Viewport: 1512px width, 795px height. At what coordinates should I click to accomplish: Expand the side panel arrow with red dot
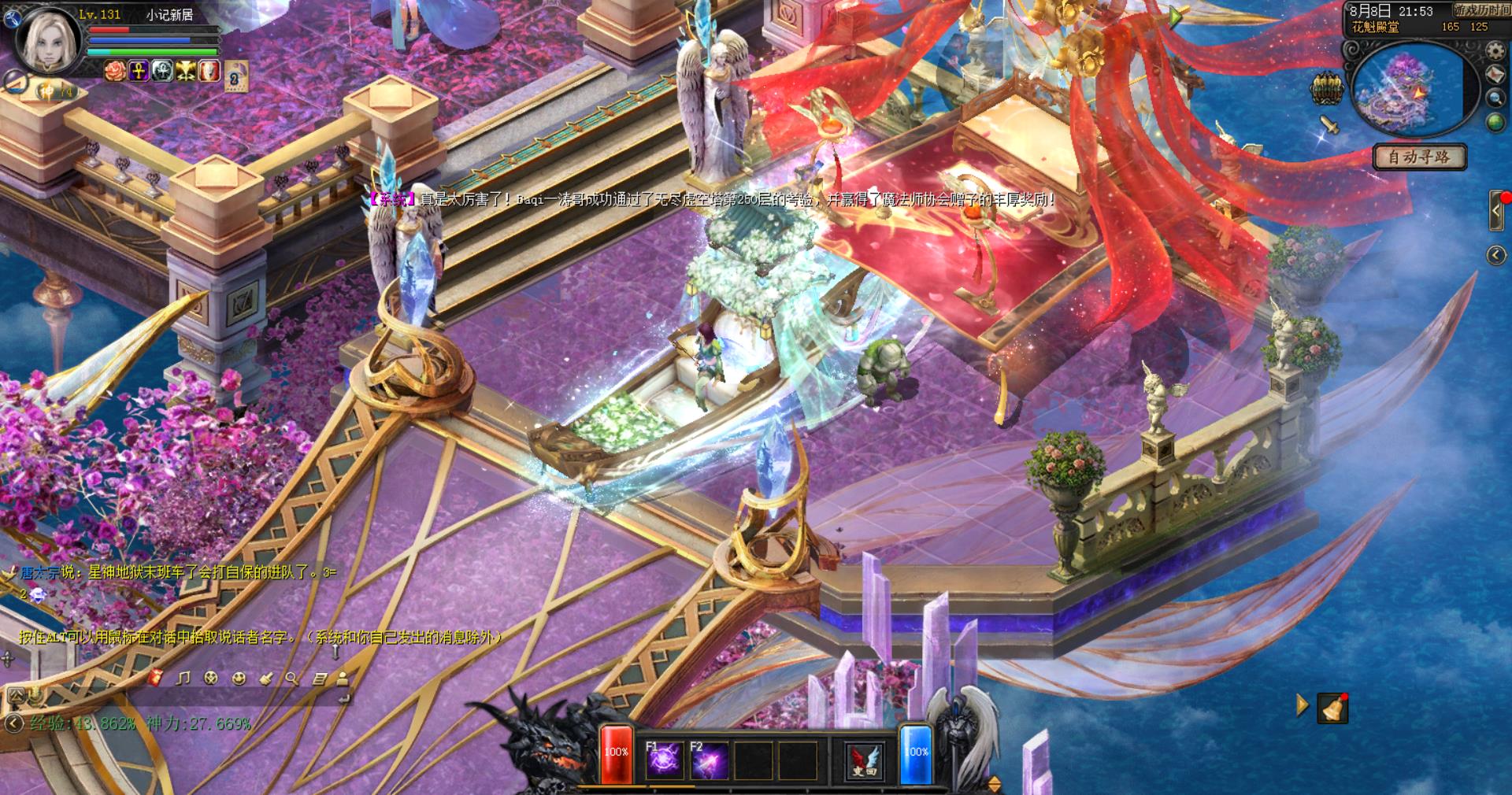(1497, 210)
